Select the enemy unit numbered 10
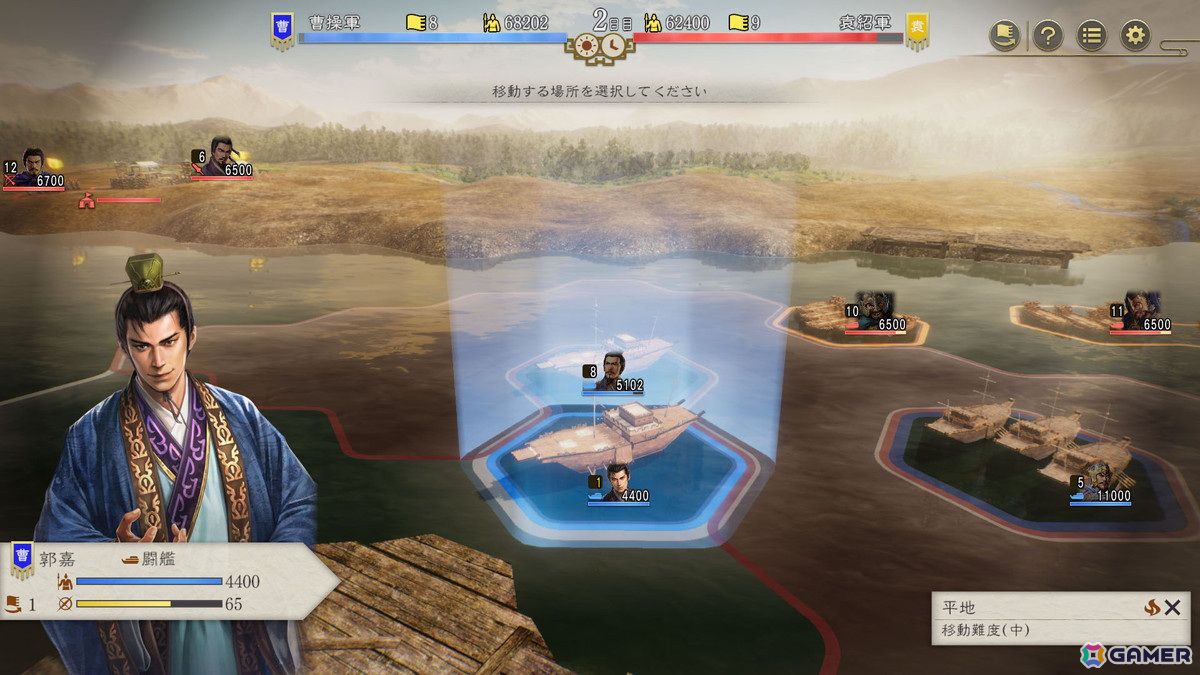Viewport: 1200px width, 675px height. point(875,313)
